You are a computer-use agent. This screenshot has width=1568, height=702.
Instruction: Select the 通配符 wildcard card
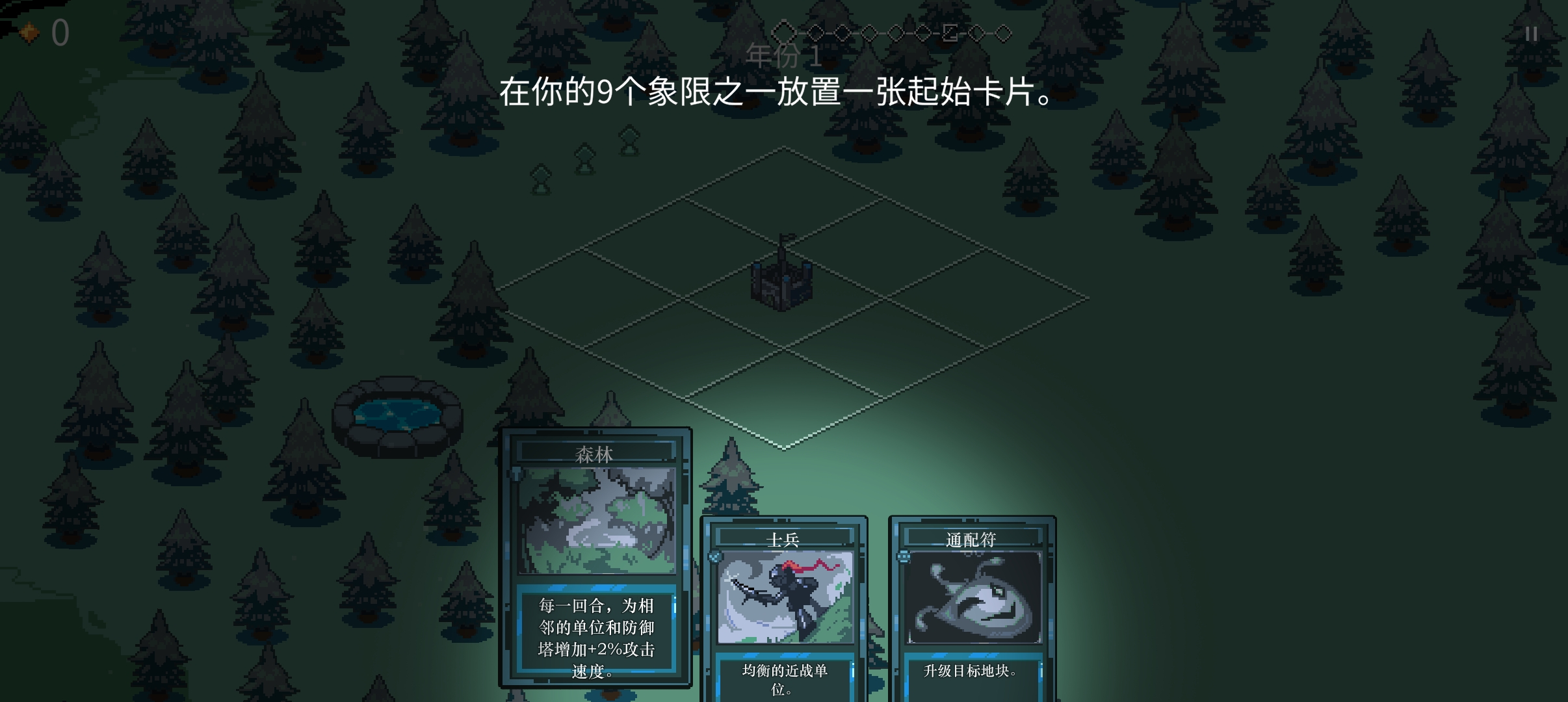pyautogui.click(x=974, y=598)
